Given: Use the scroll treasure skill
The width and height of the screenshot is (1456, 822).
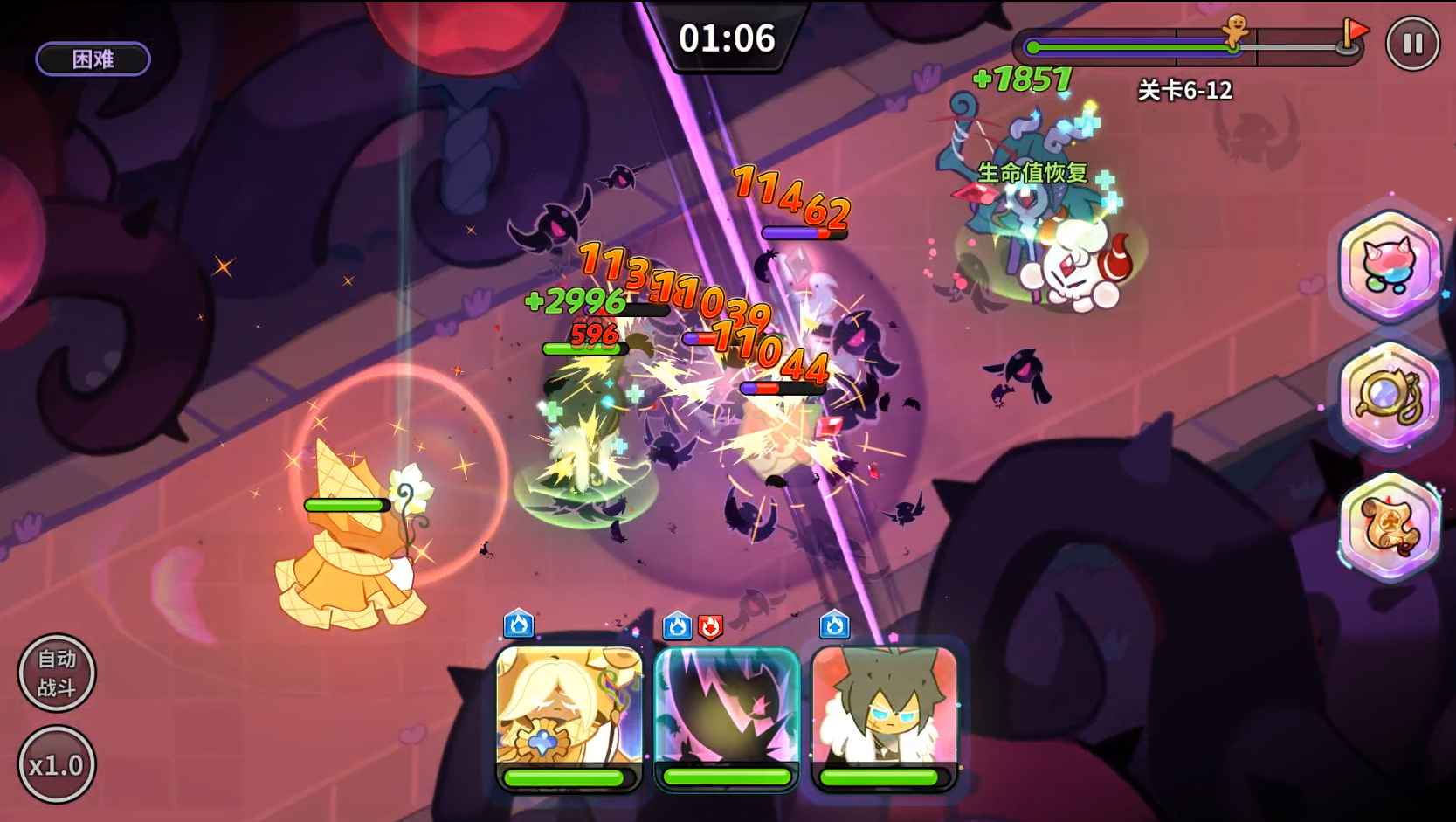Looking at the screenshot, I should tap(1389, 527).
